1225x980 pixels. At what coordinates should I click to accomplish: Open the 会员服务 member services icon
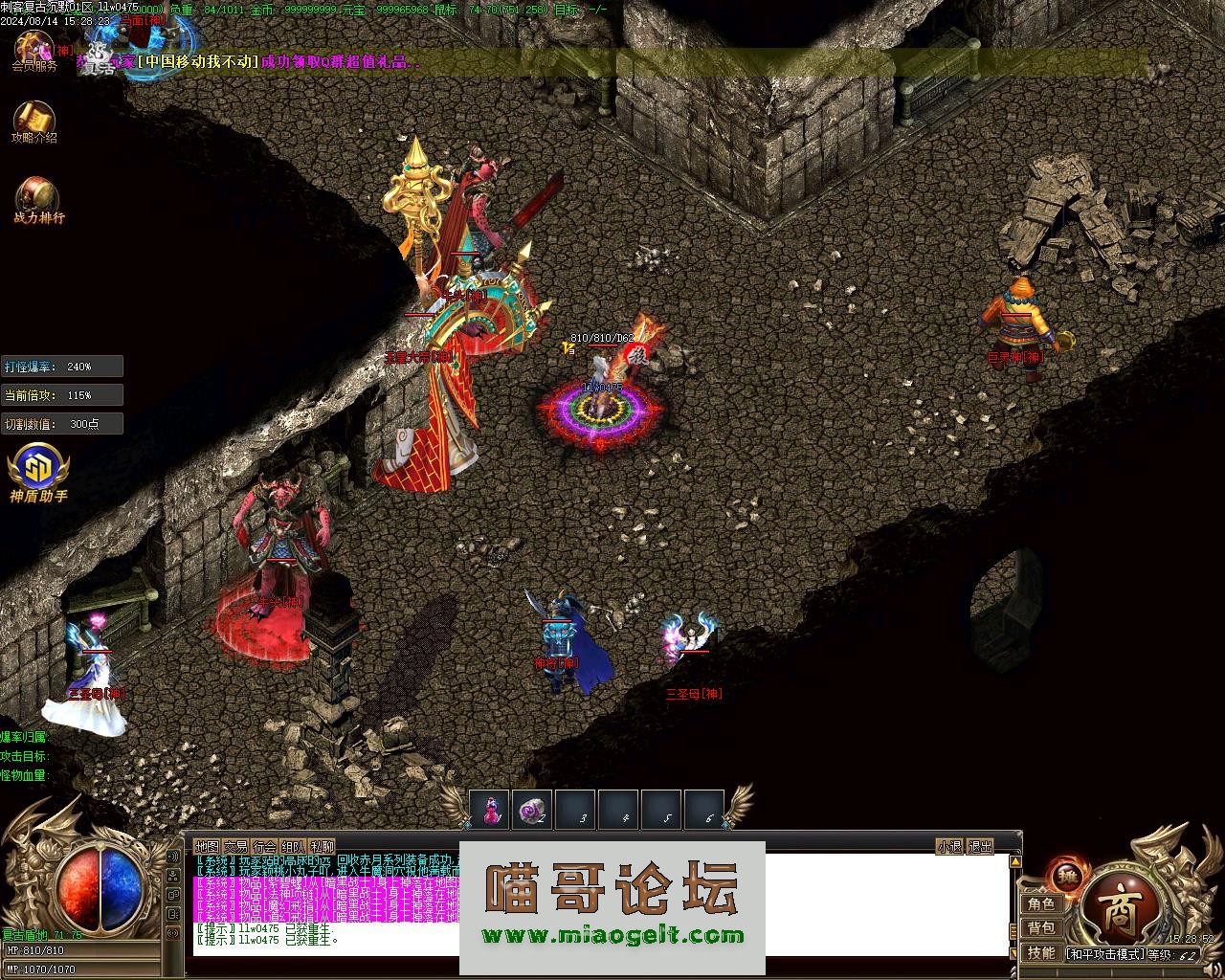coord(33,49)
